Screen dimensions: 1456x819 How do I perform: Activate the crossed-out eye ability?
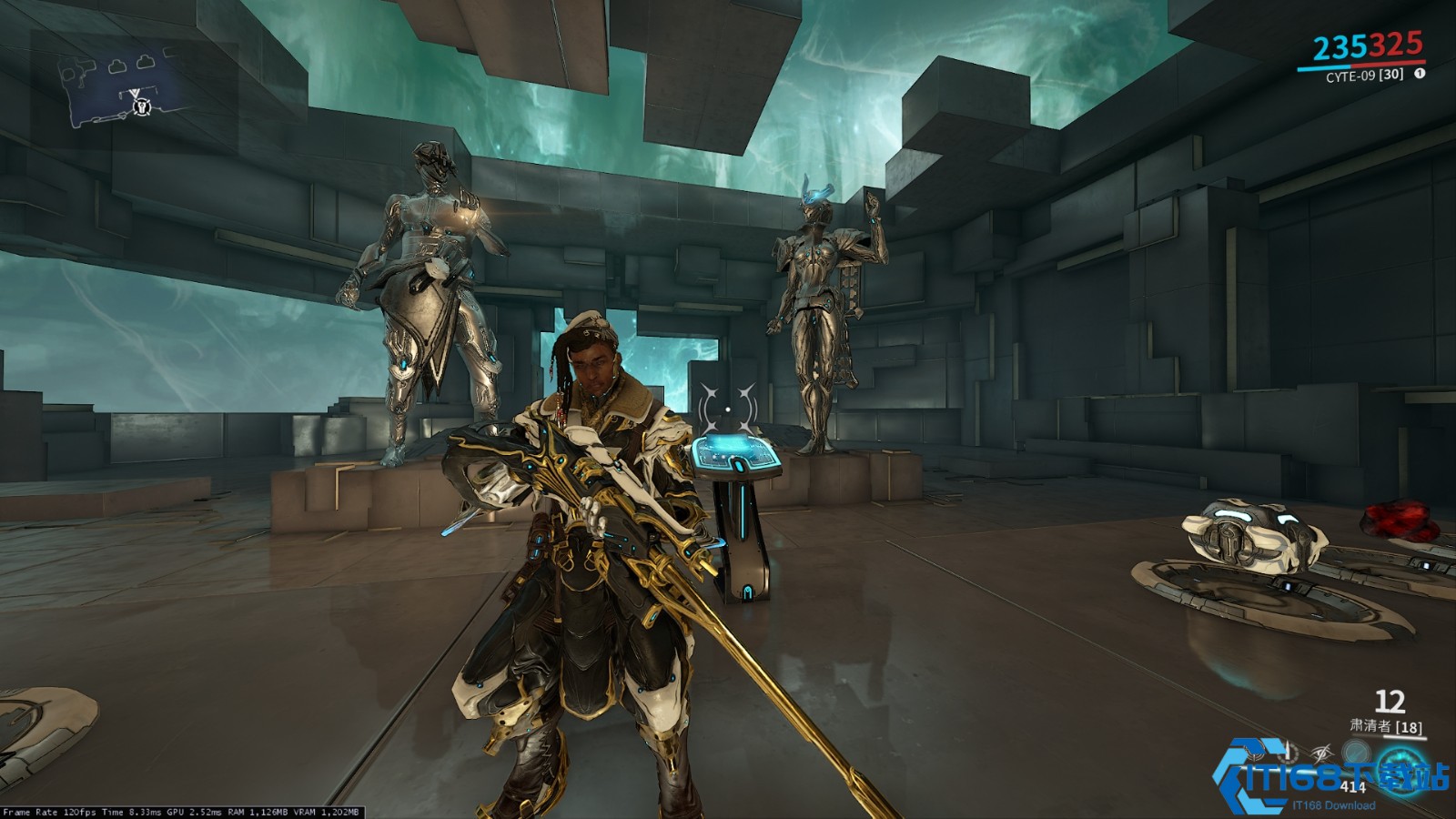pyautogui.click(x=1321, y=753)
